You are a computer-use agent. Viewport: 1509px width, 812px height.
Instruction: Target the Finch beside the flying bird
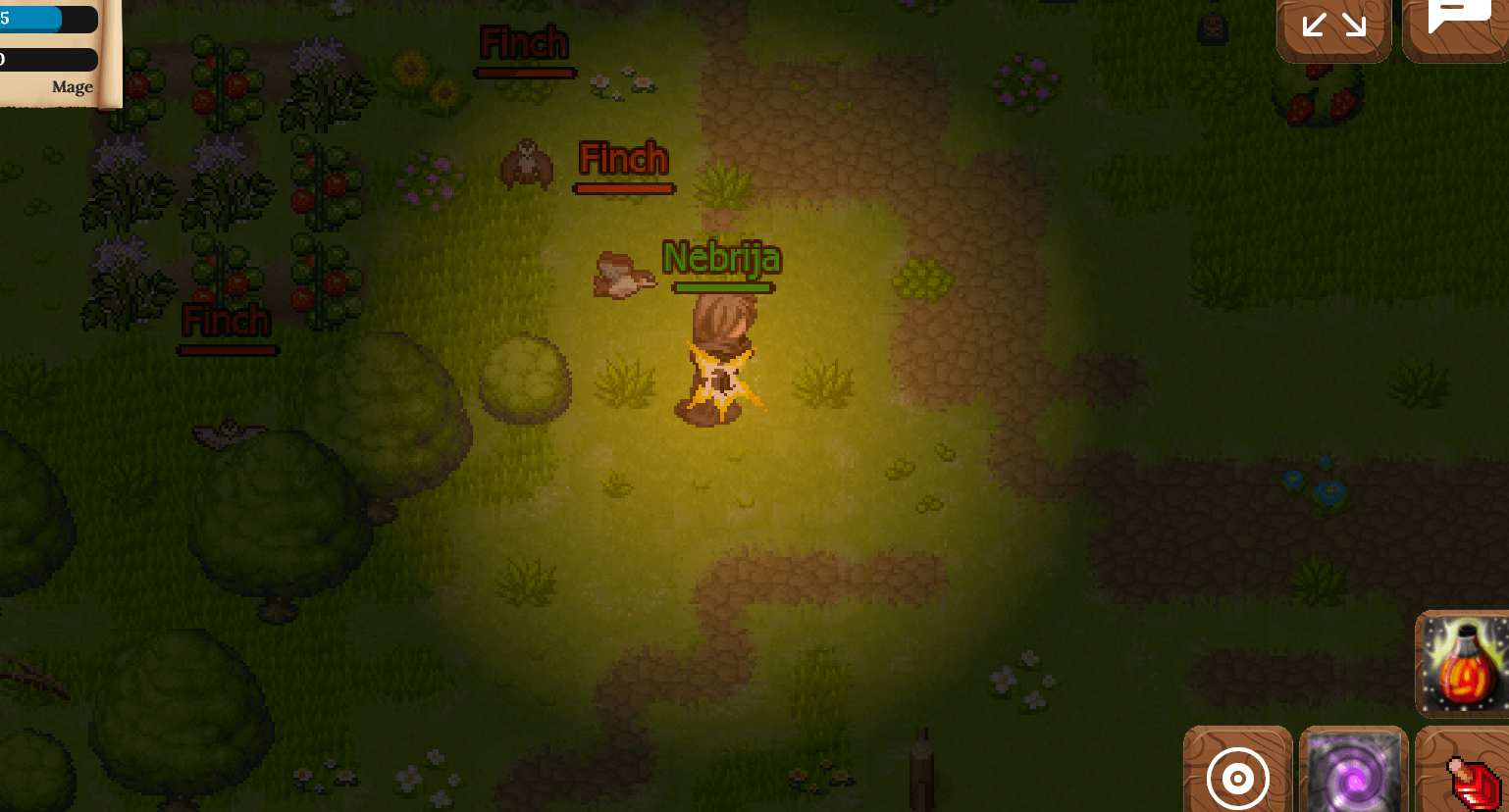click(x=624, y=159)
